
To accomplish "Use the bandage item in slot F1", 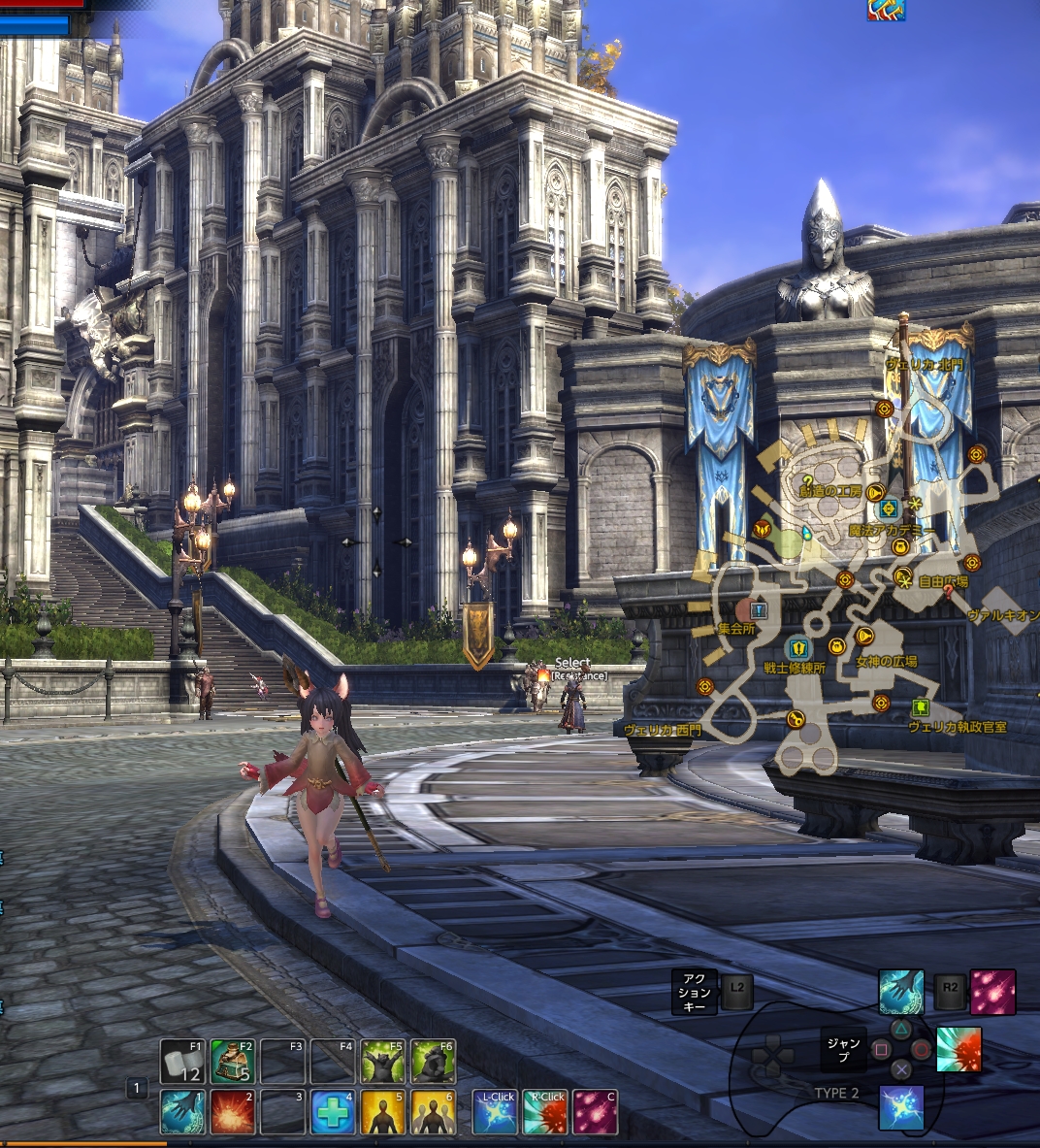I will pyautogui.click(x=182, y=1062).
